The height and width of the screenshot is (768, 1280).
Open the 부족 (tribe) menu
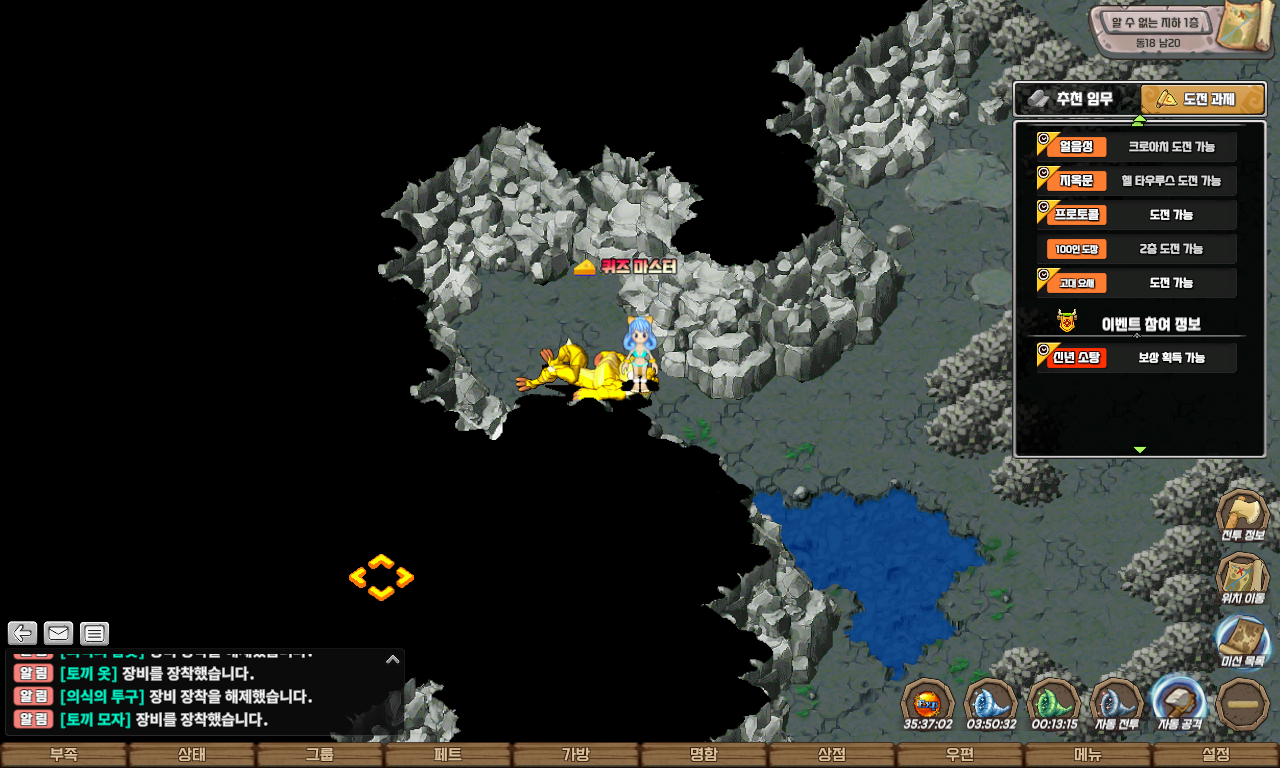[64, 755]
